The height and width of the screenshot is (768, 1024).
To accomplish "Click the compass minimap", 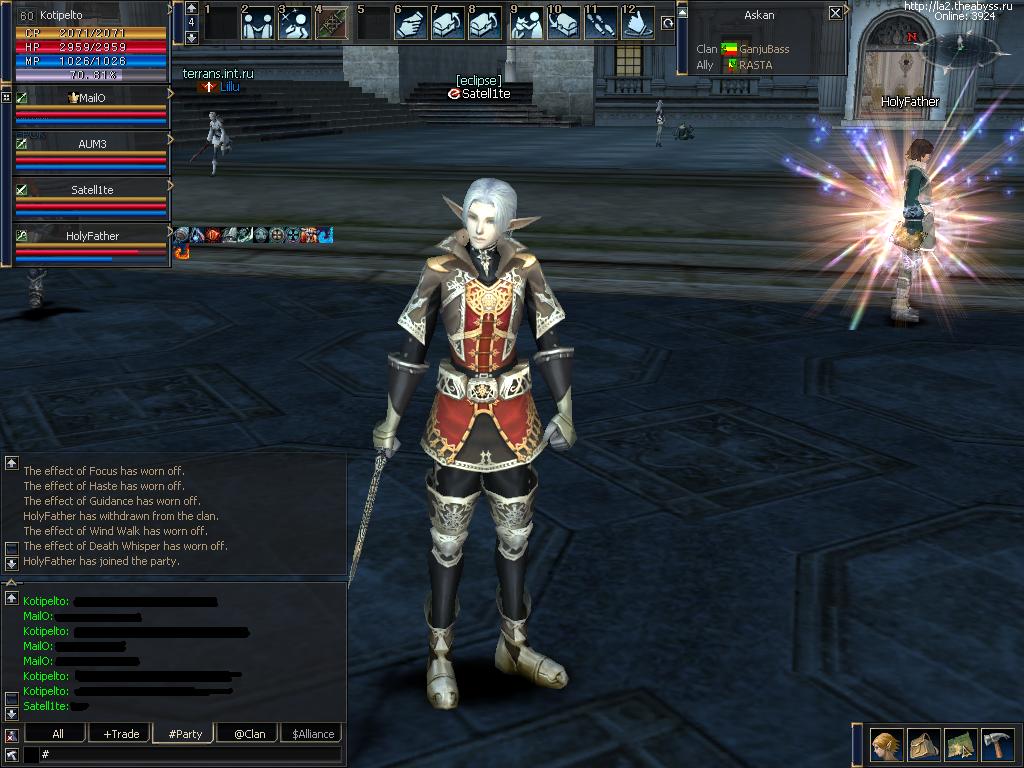I will pyautogui.click(x=962, y=49).
